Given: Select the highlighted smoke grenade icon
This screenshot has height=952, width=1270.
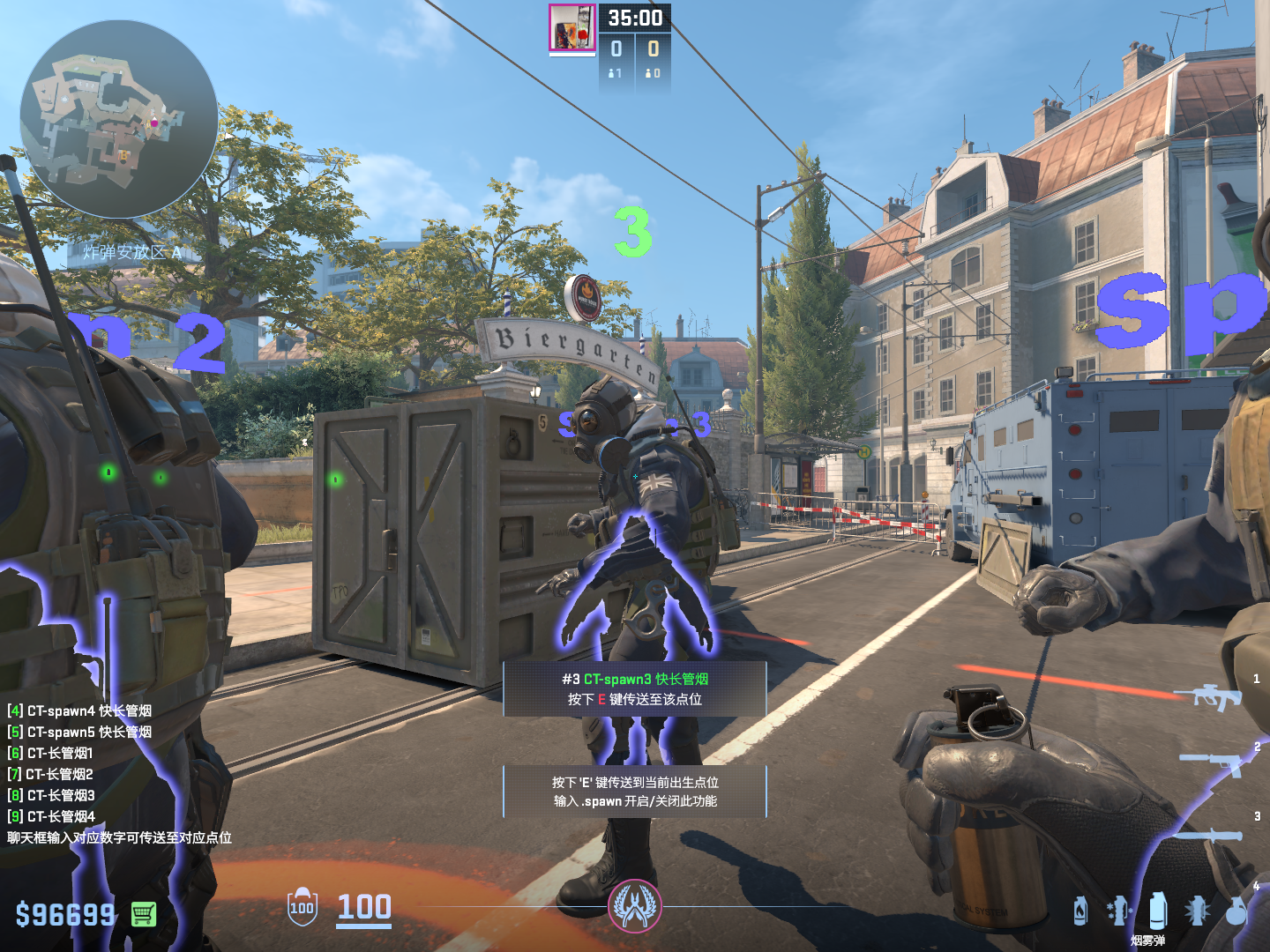Looking at the screenshot, I should tap(1157, 910).
